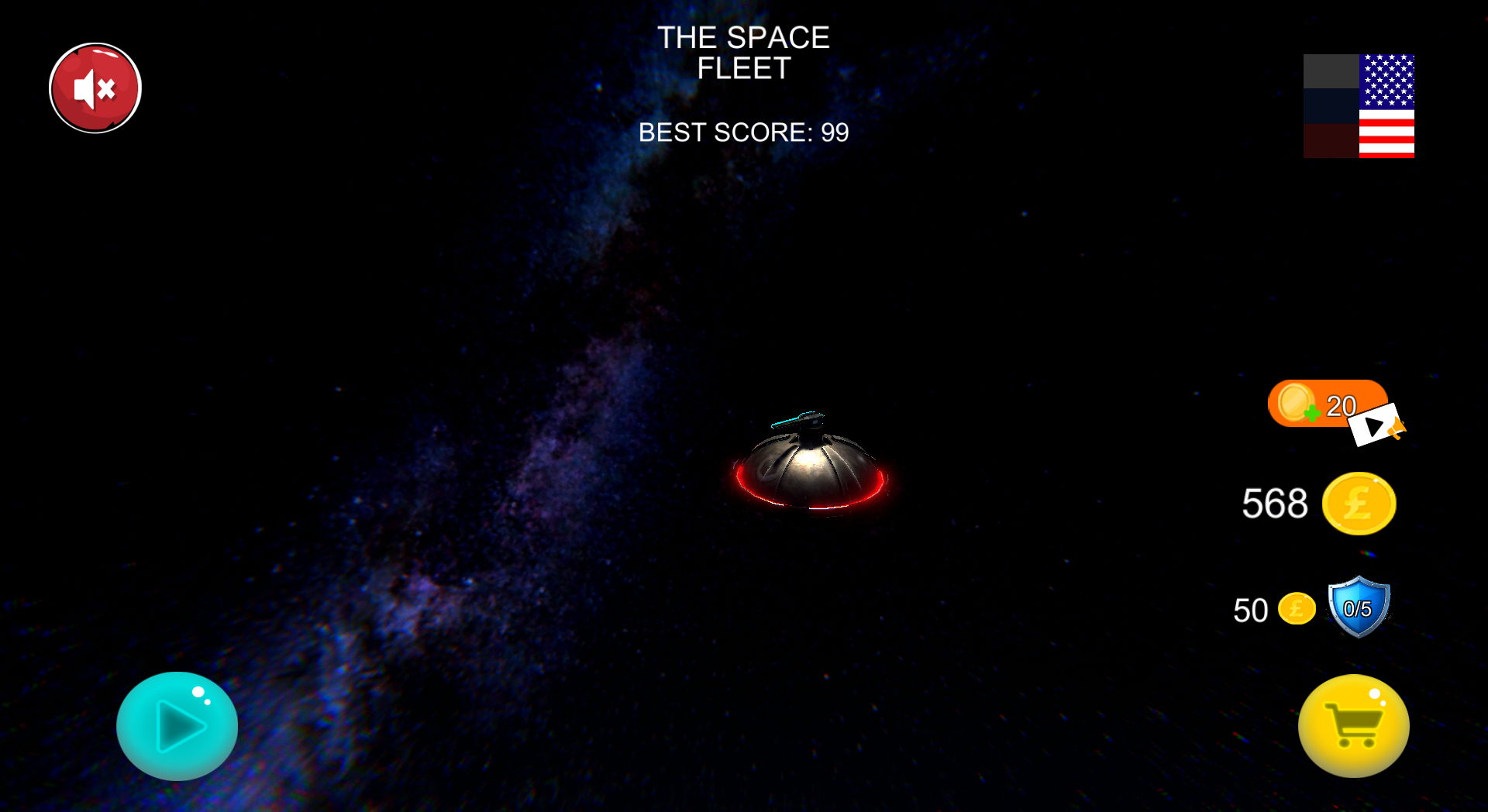Open the shop via the cart icon

pos(1353,726)
